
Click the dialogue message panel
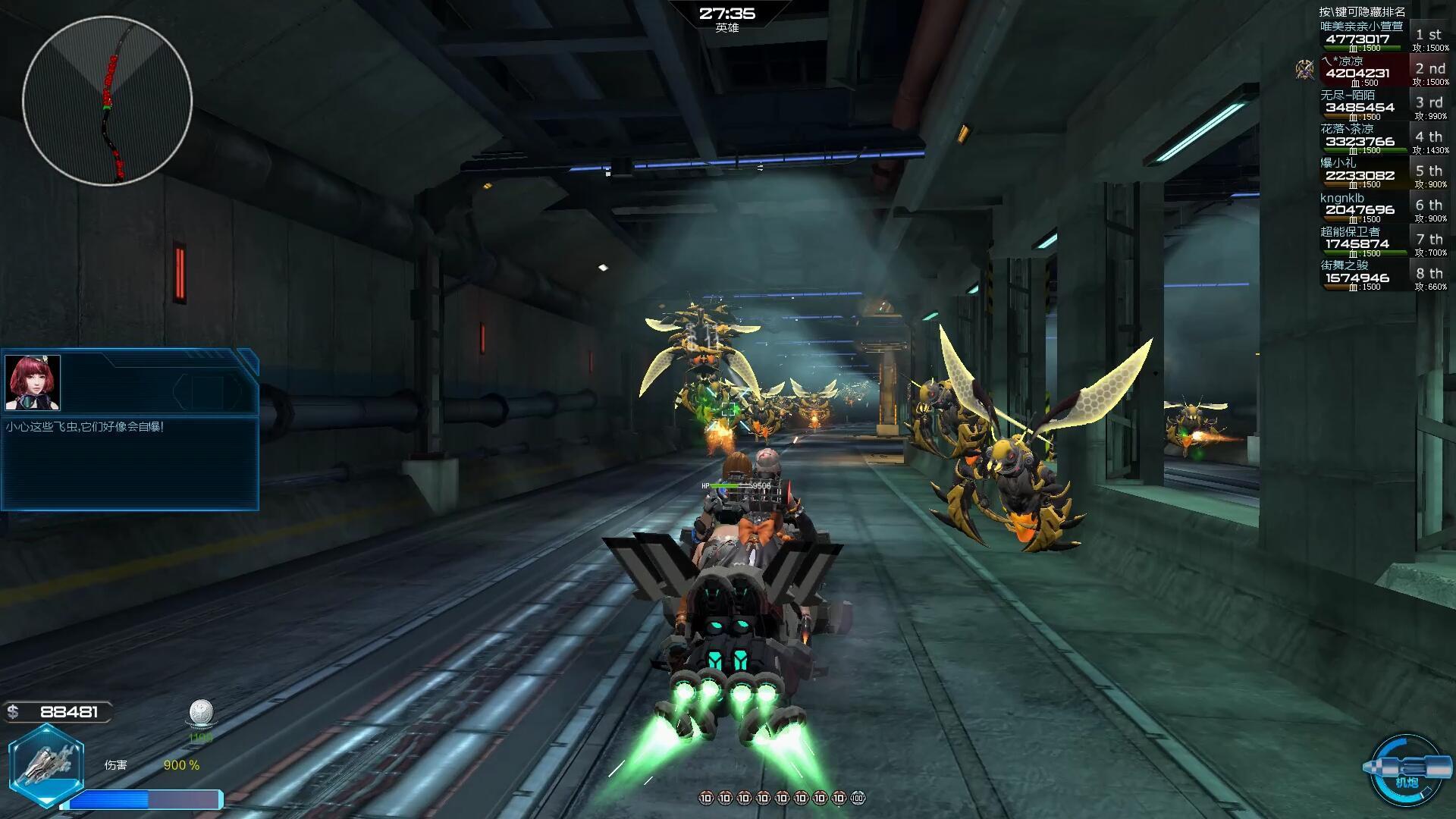coord(130,461)
